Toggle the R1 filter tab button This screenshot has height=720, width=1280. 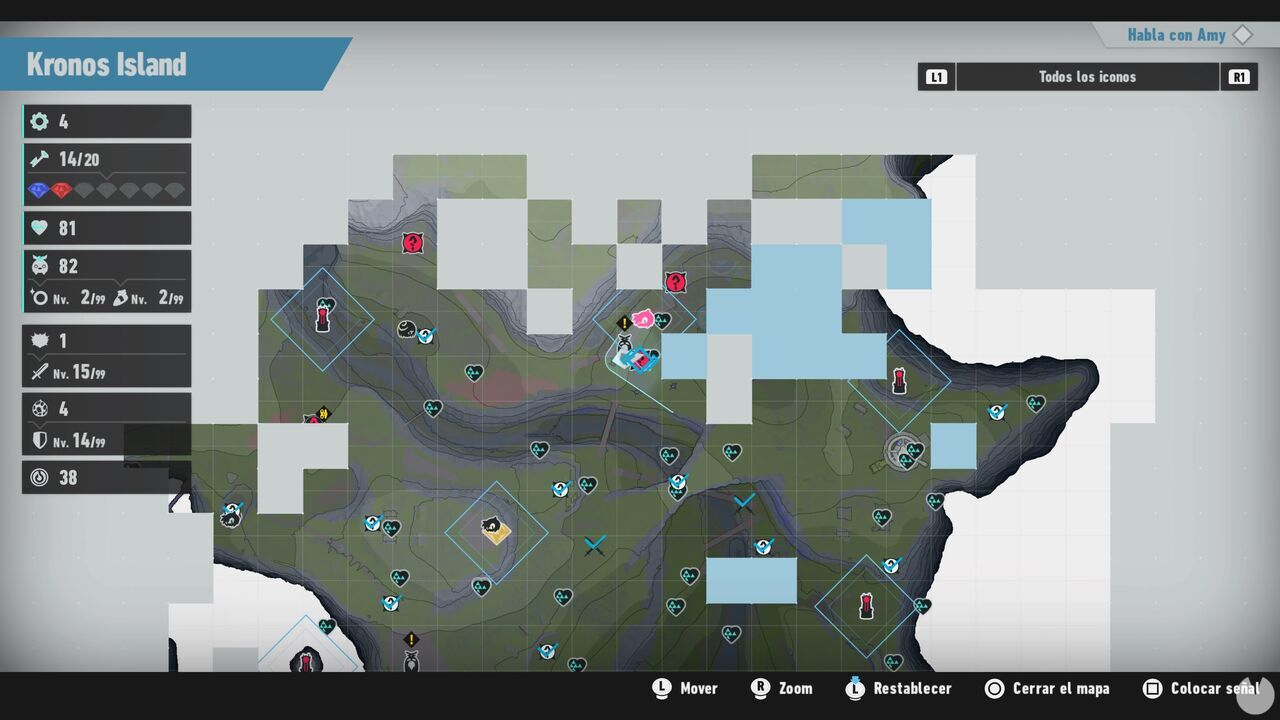click(1240, 76)
